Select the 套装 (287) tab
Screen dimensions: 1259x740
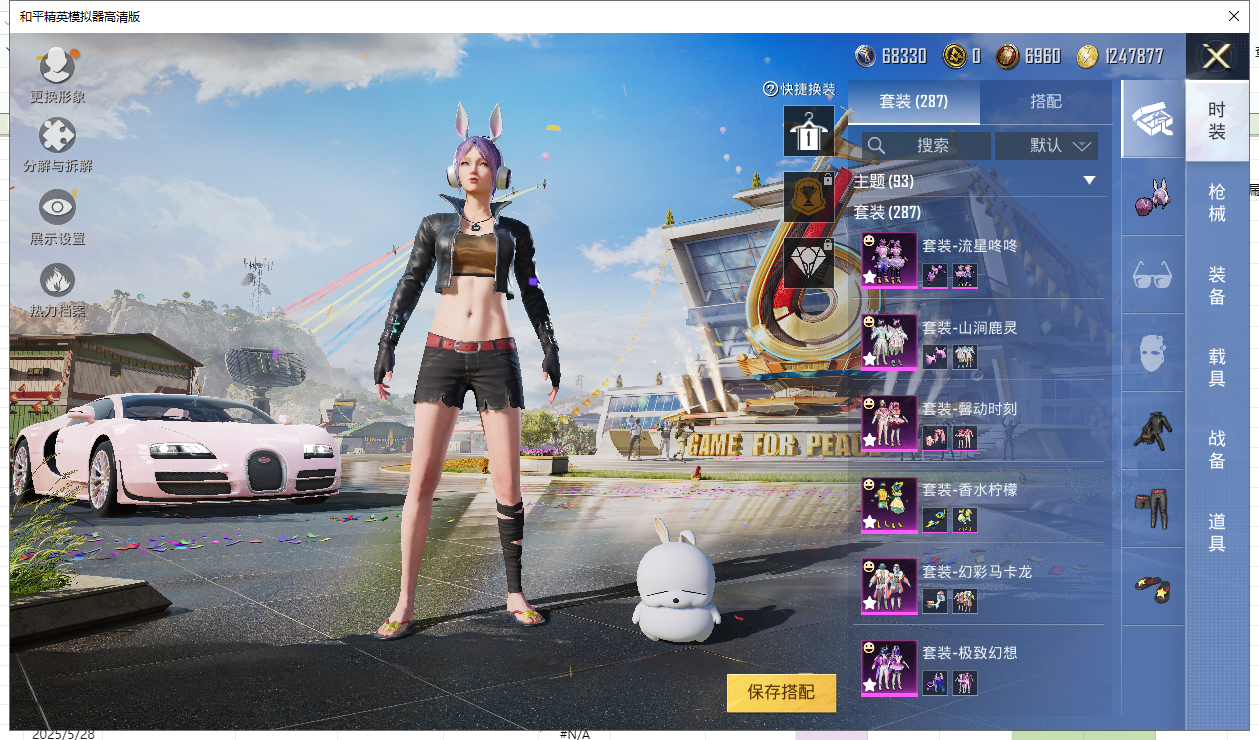pyautogui.click(x=914, y=102)
